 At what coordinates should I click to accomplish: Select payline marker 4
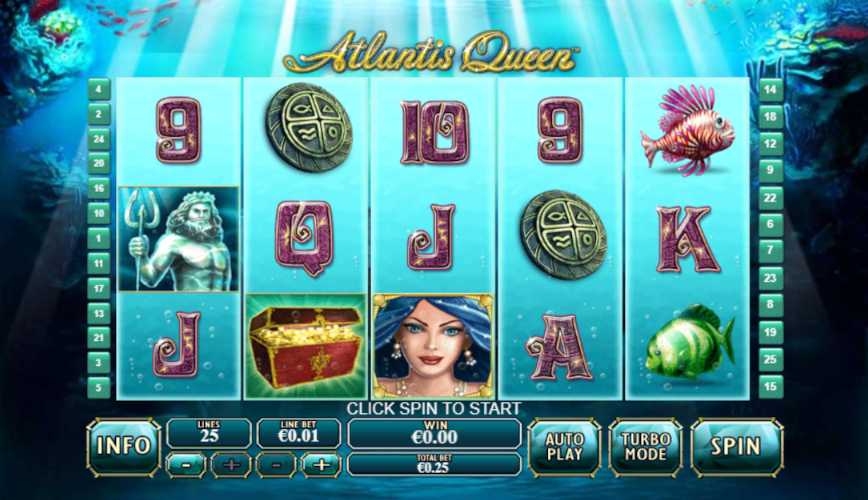click(x=99, y=89)
